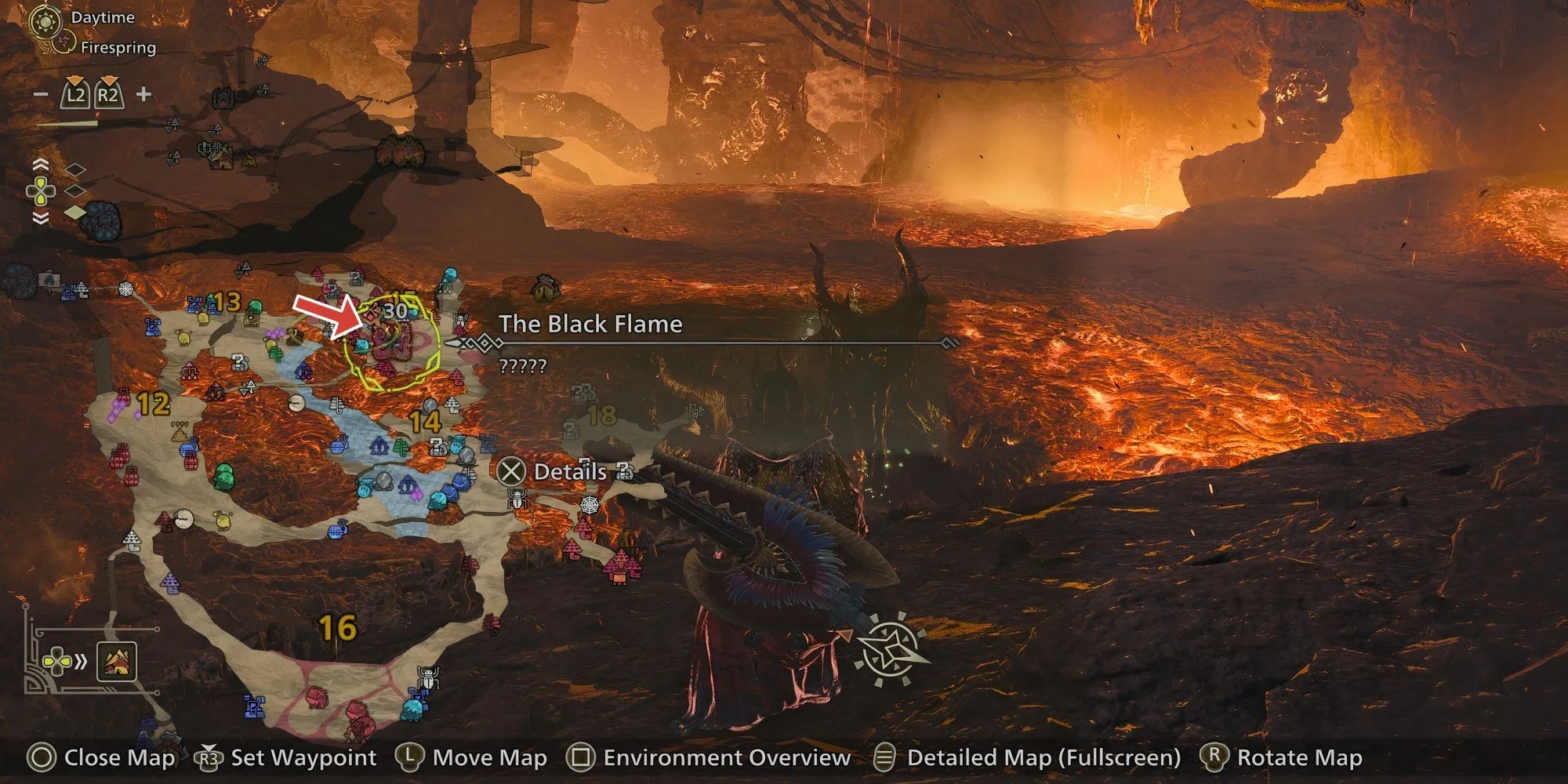
Task: Select The Black Flame monster marker
Action: [x=390, y=343]
